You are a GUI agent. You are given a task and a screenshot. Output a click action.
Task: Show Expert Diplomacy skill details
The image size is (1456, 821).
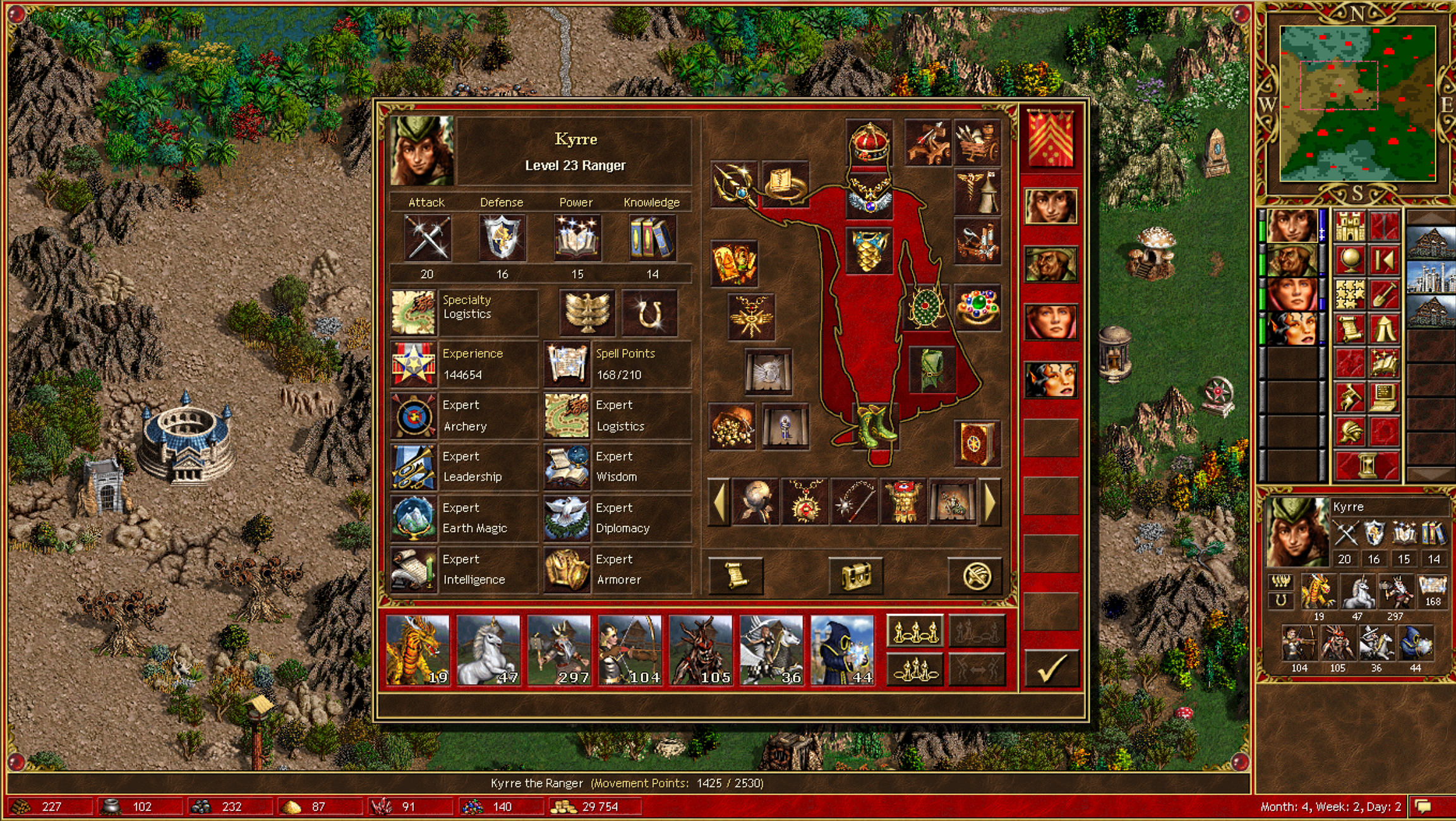pyautogui.click(x=567, y=518)
